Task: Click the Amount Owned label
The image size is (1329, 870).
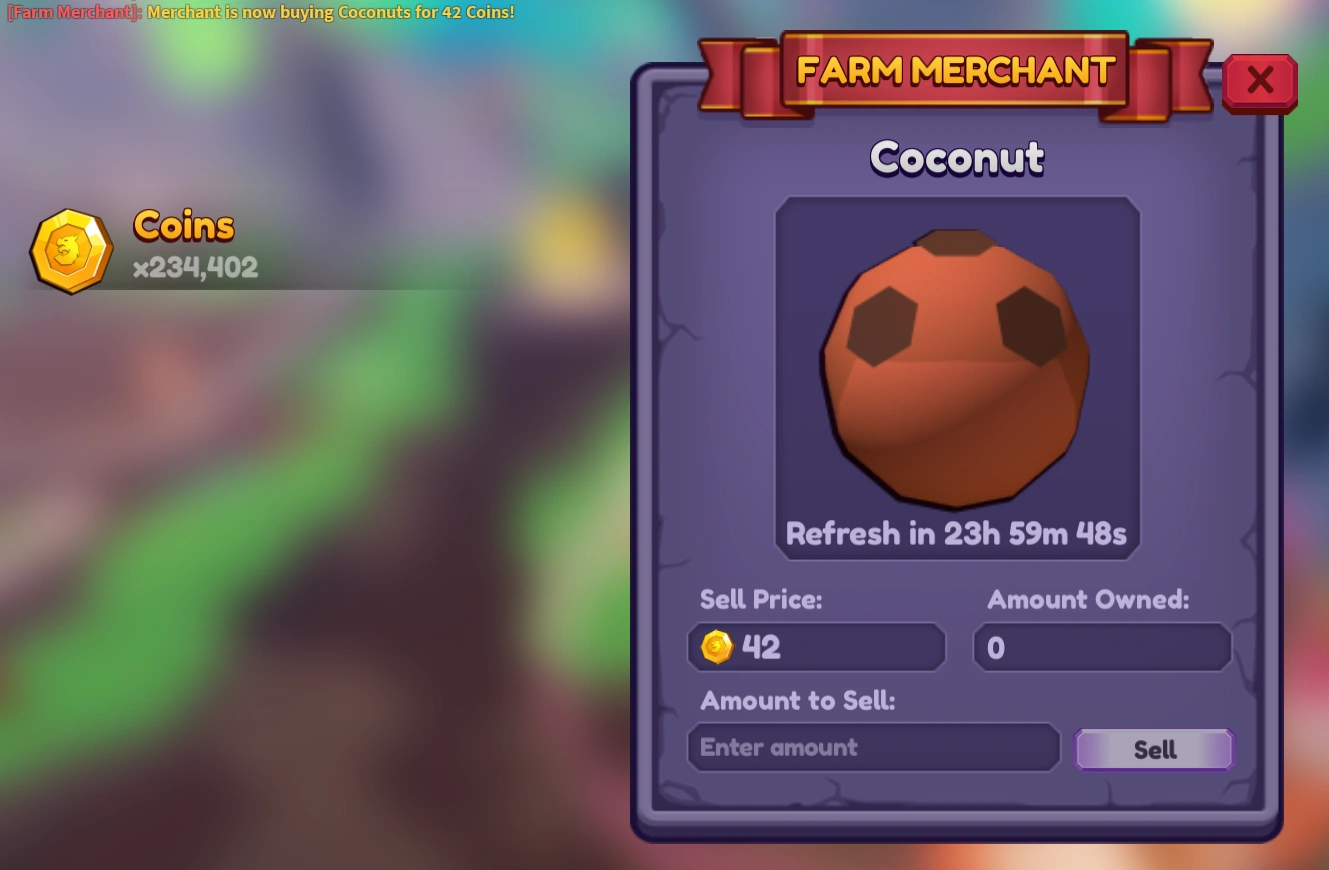Action: click(x=1088, y=599)
